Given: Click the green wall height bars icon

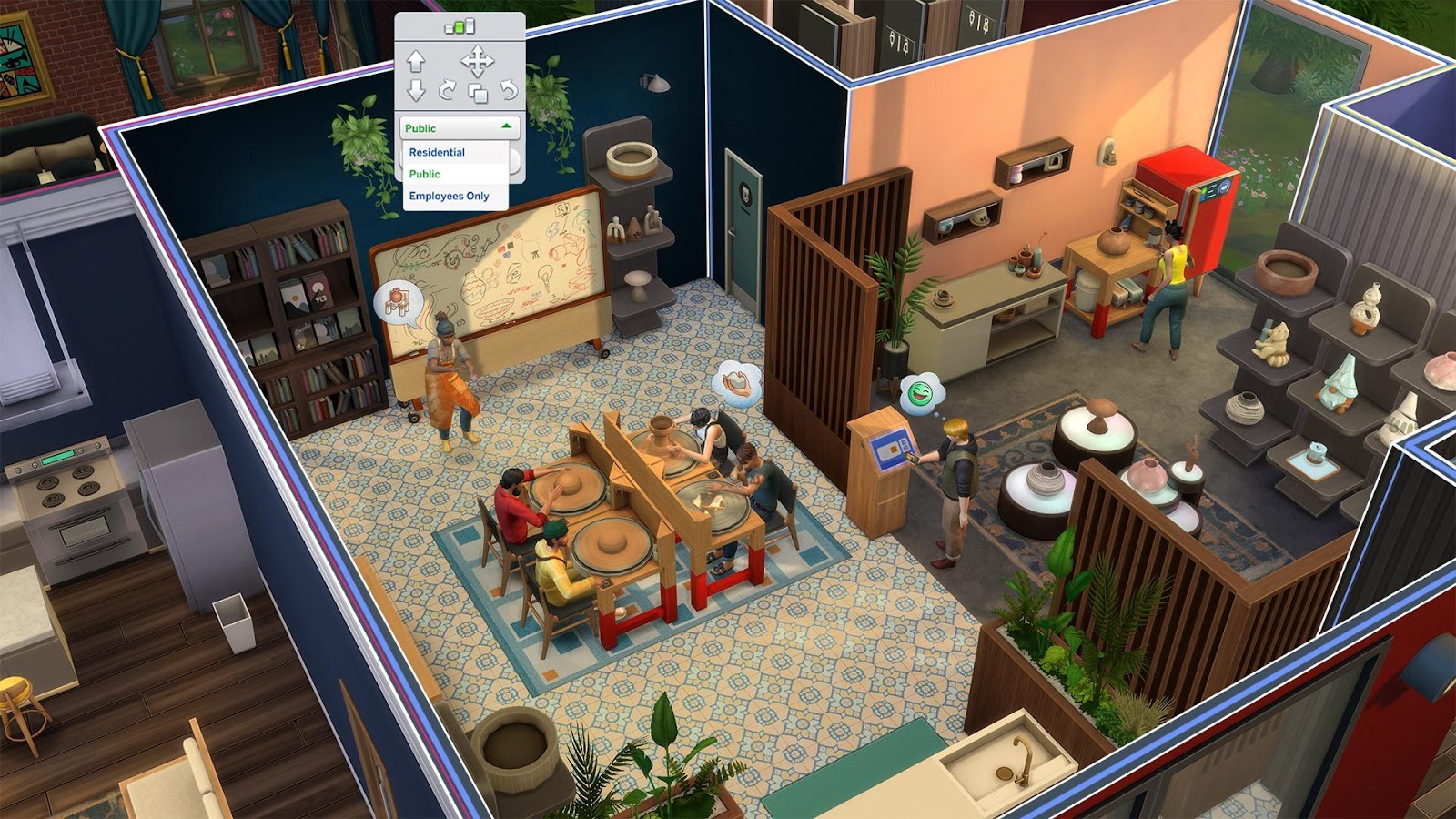Looking at the screenshot, I should [460, 26].
